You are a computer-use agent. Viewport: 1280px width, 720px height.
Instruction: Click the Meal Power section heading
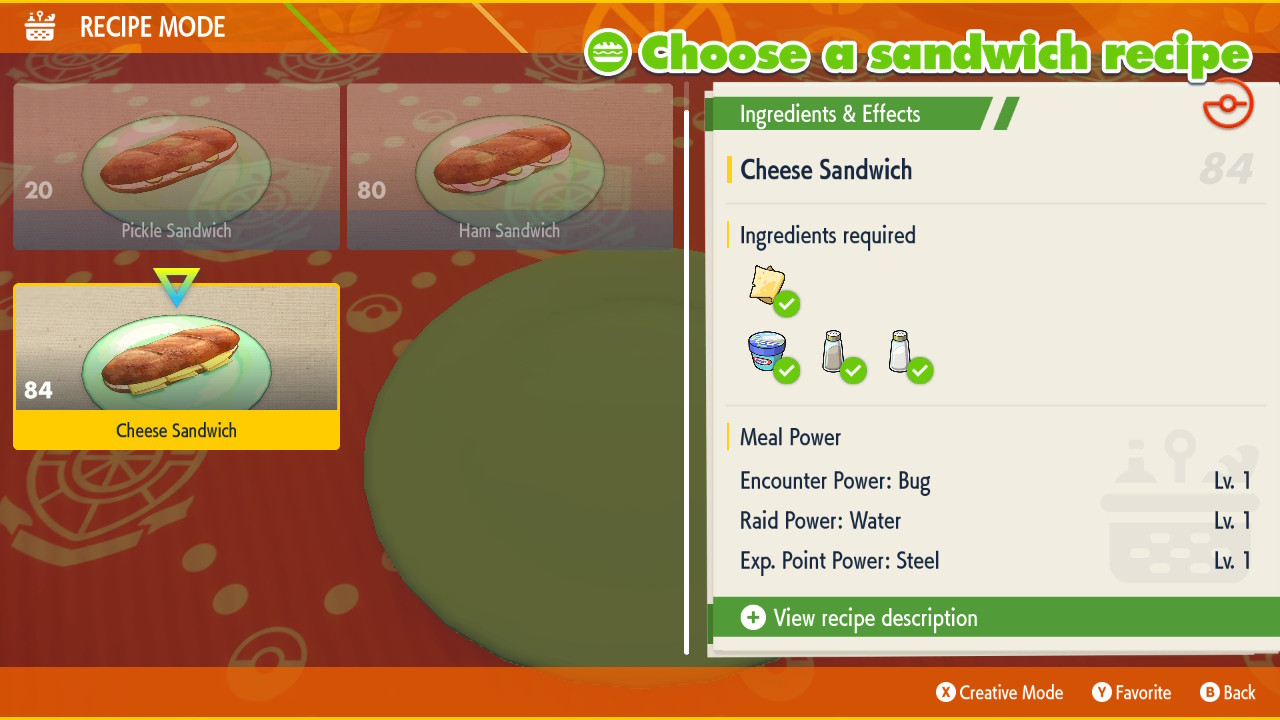point(789,437)
